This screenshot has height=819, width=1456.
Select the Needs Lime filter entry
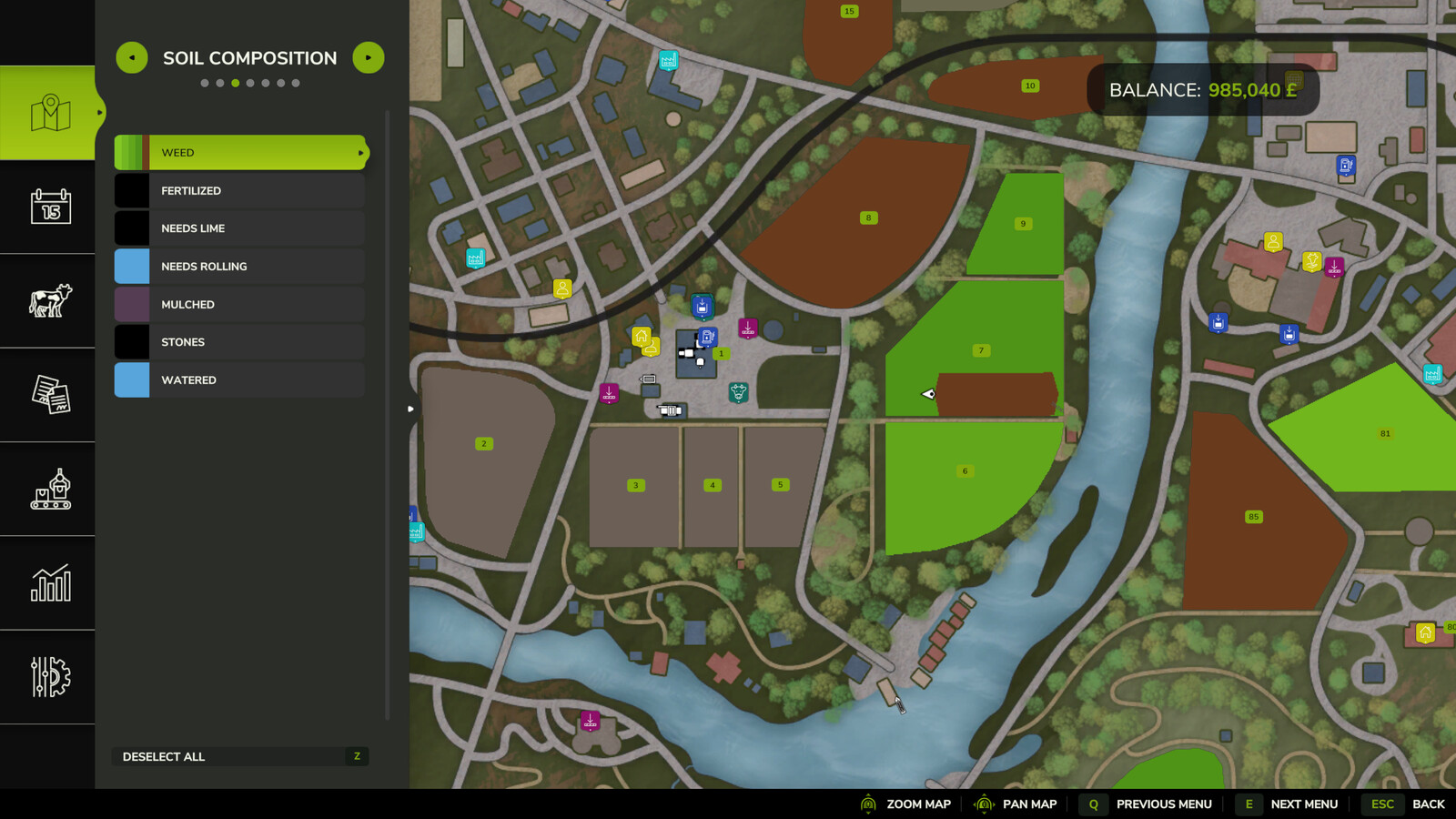click(x=240, y=228)
